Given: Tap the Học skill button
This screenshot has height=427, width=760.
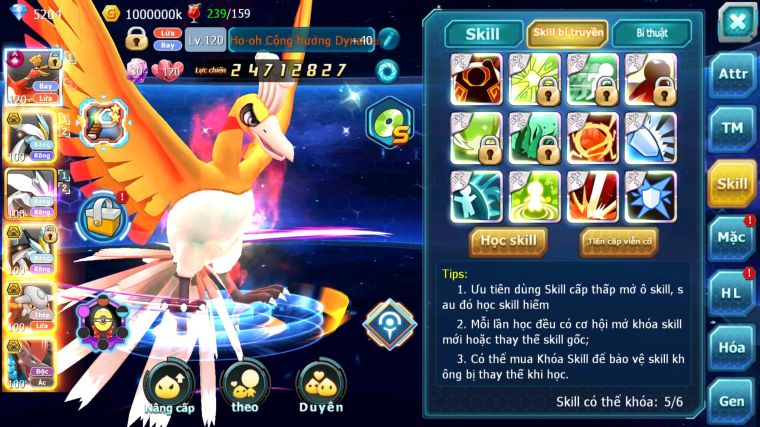Looking at the screenshot, I should click(509, 240).
